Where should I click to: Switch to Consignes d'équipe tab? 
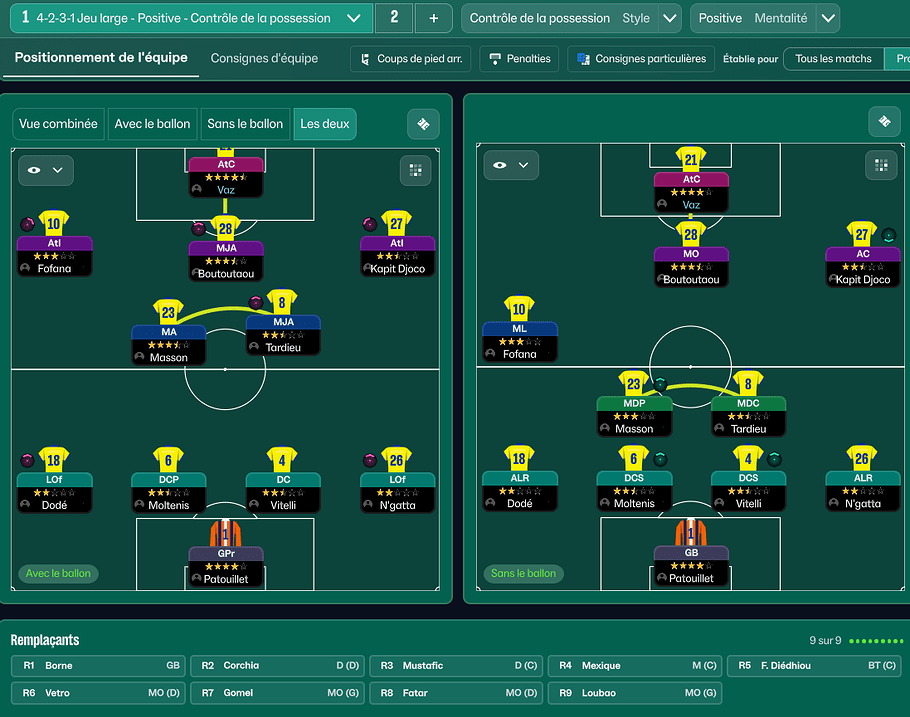pyautogui.click(x=264, y=58)
